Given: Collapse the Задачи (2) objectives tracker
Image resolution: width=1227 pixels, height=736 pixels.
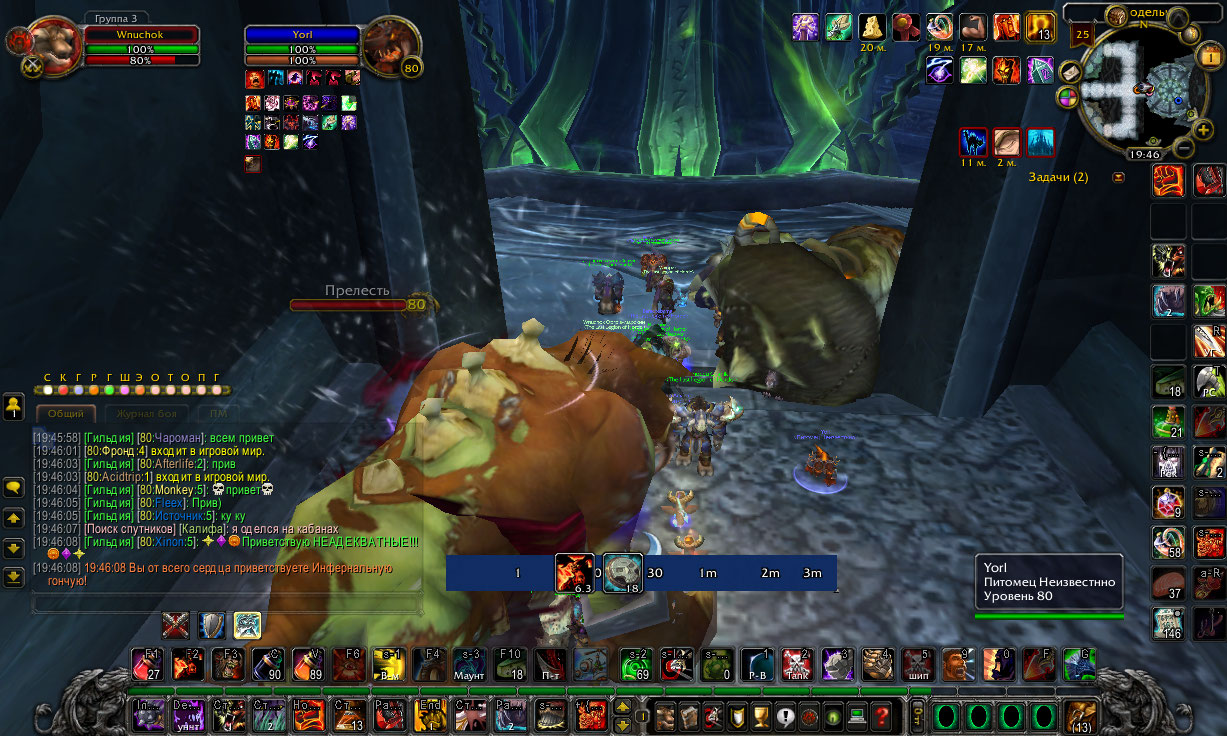Looking at the screenshot, I should pos(1118,178).
